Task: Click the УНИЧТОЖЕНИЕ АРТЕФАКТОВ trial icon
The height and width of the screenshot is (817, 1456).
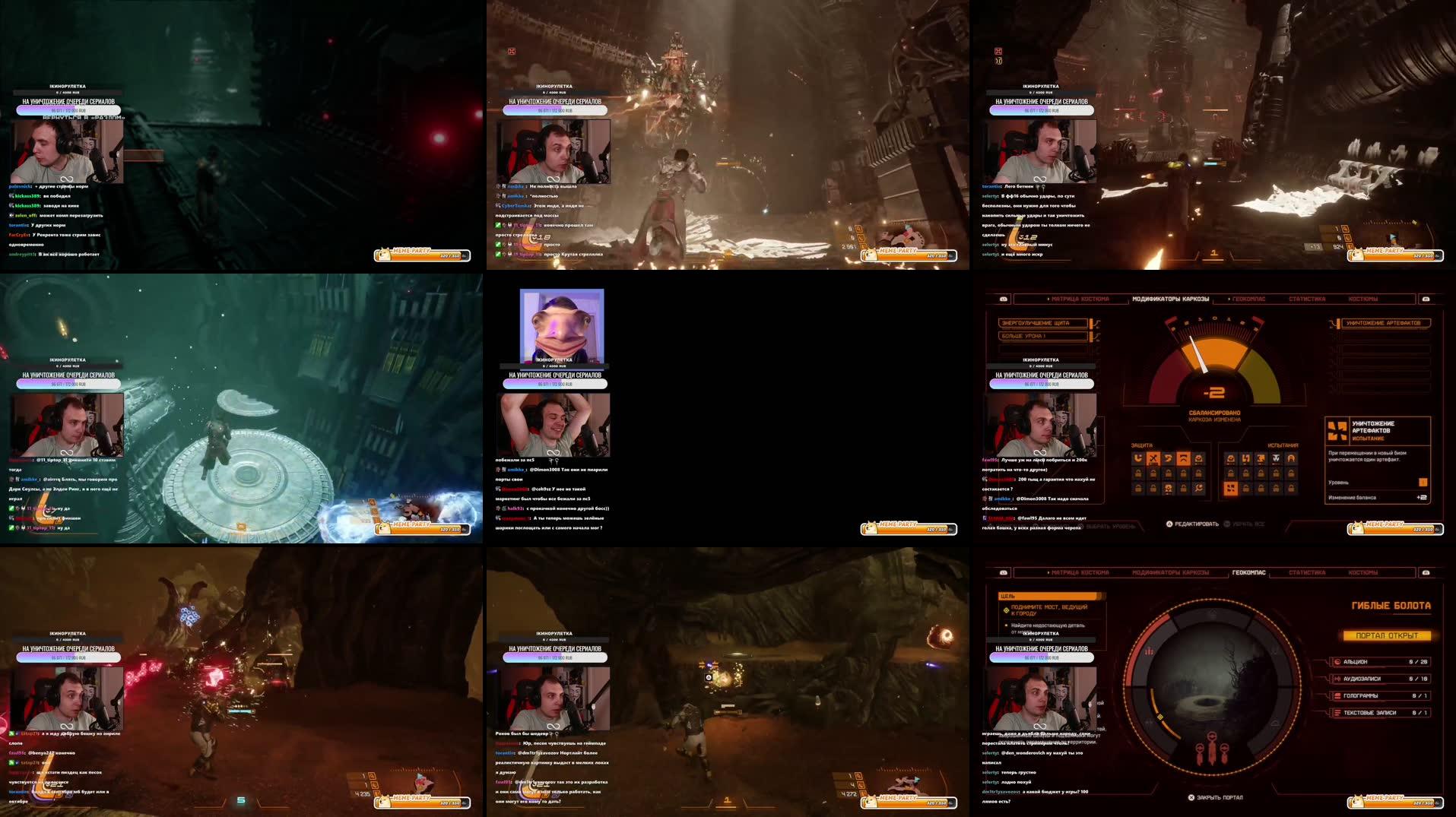Action: 1337,430
